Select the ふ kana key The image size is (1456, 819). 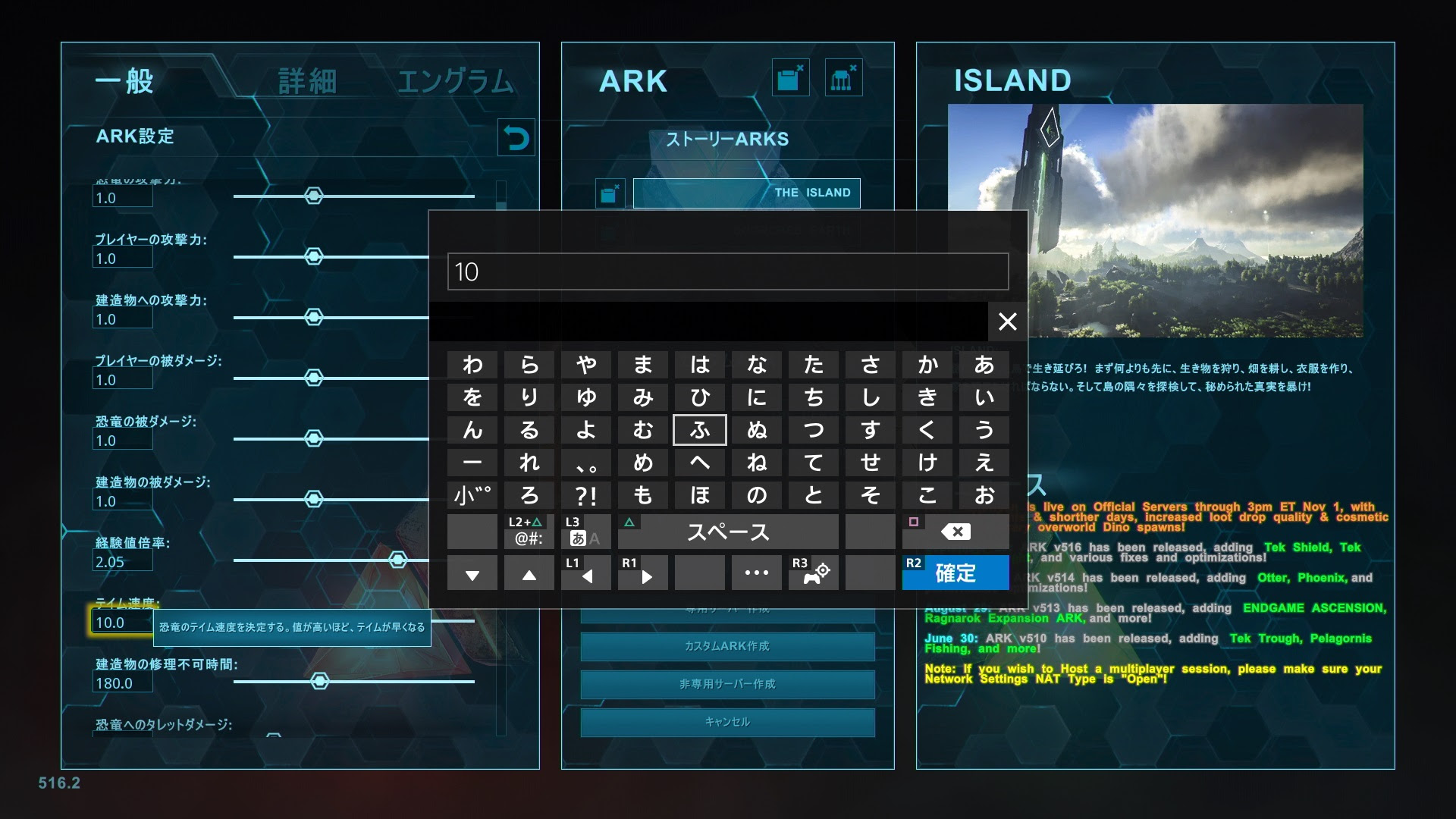coord(699,430)
